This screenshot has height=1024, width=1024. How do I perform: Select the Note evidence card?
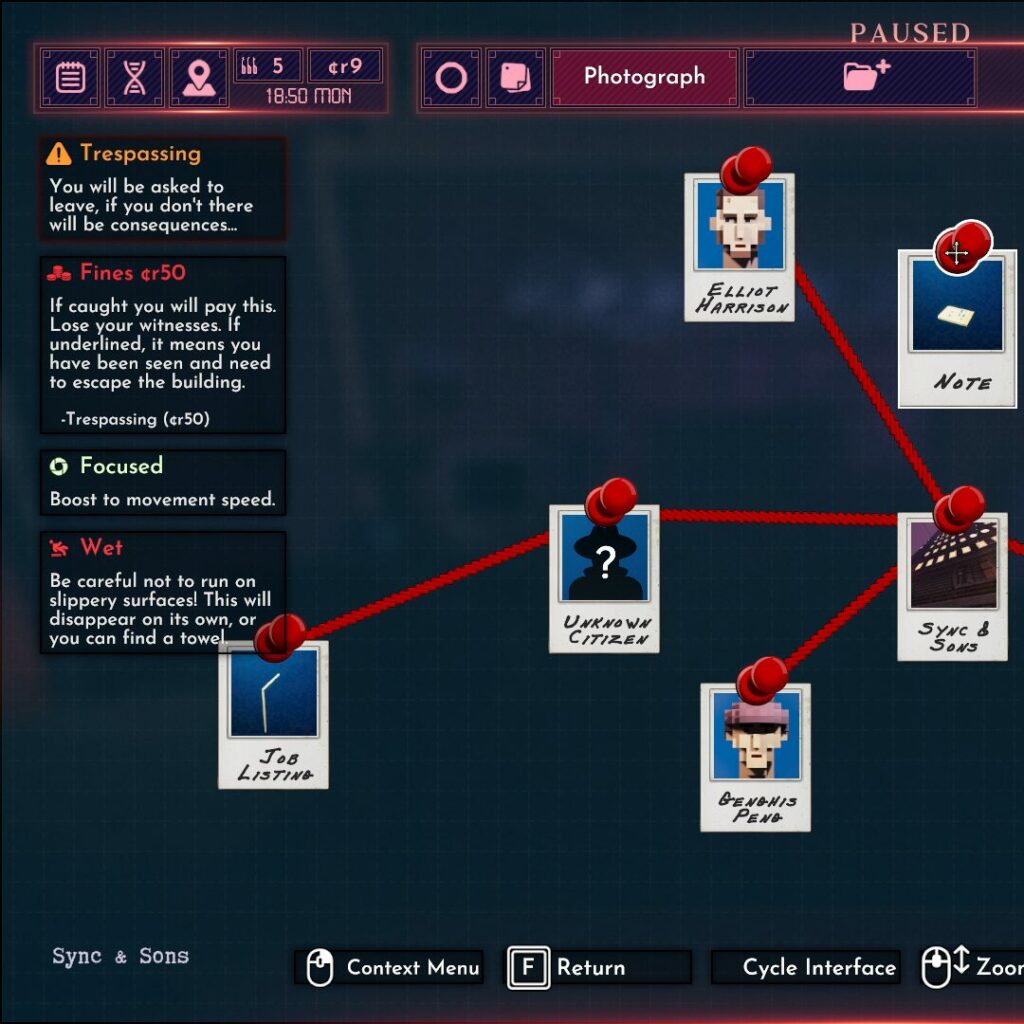pyautogui.click(x=957, y=330)
